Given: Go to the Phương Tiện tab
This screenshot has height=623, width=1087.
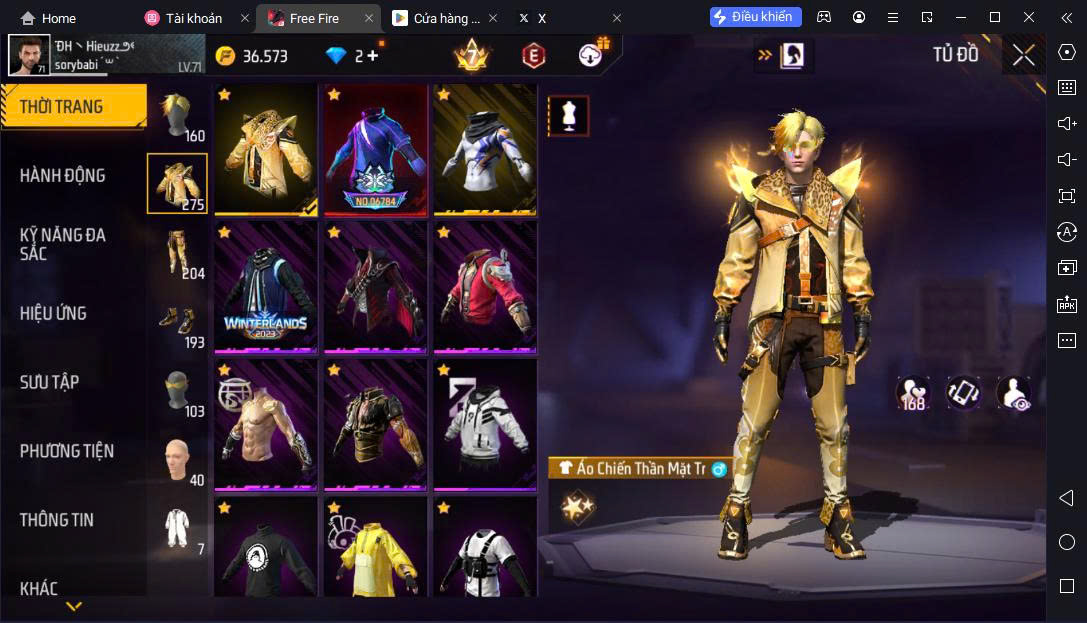Looking at the screenshot, I should (x=66, y=451).
